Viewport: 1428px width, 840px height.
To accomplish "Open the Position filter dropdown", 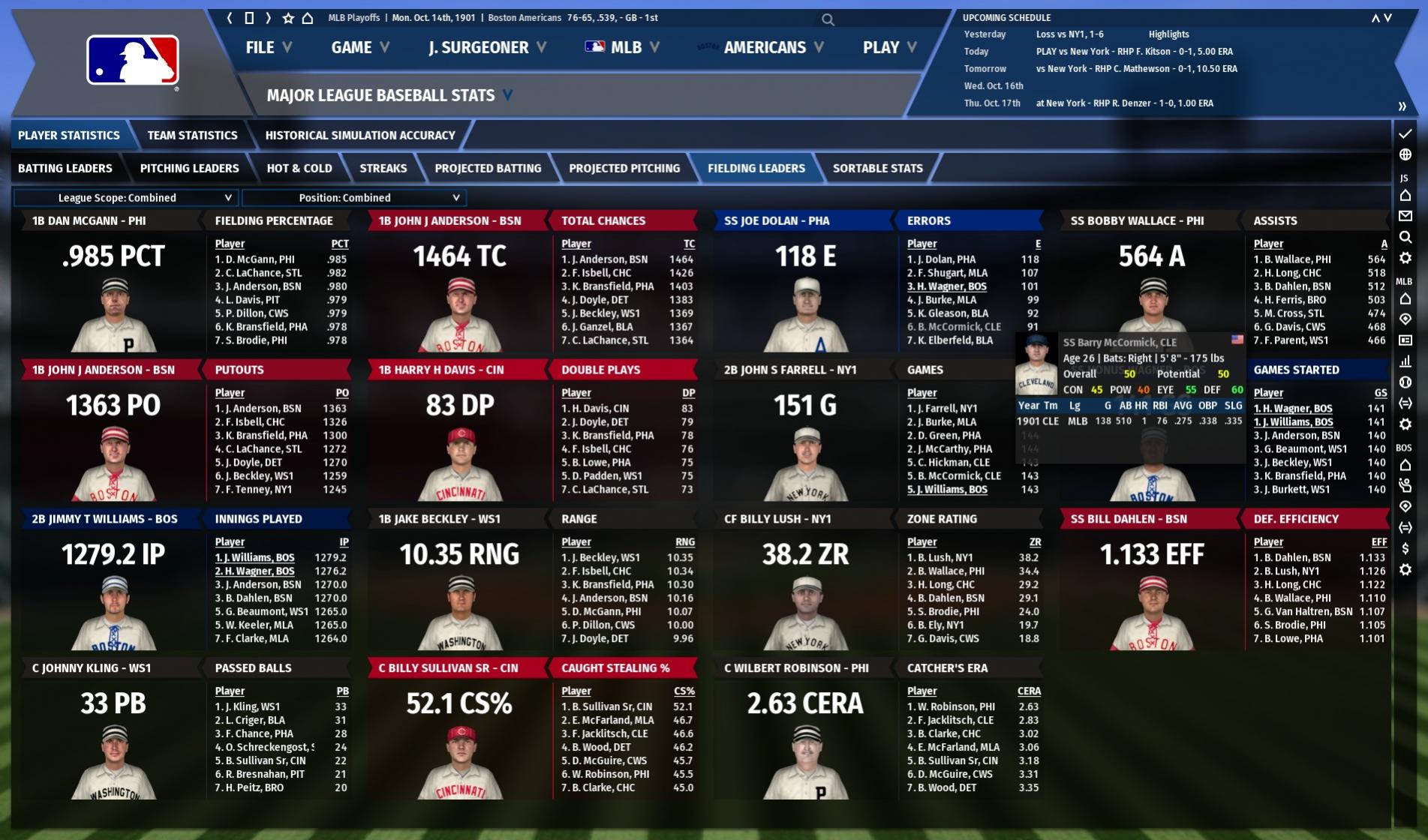I will tap(353, 198).
